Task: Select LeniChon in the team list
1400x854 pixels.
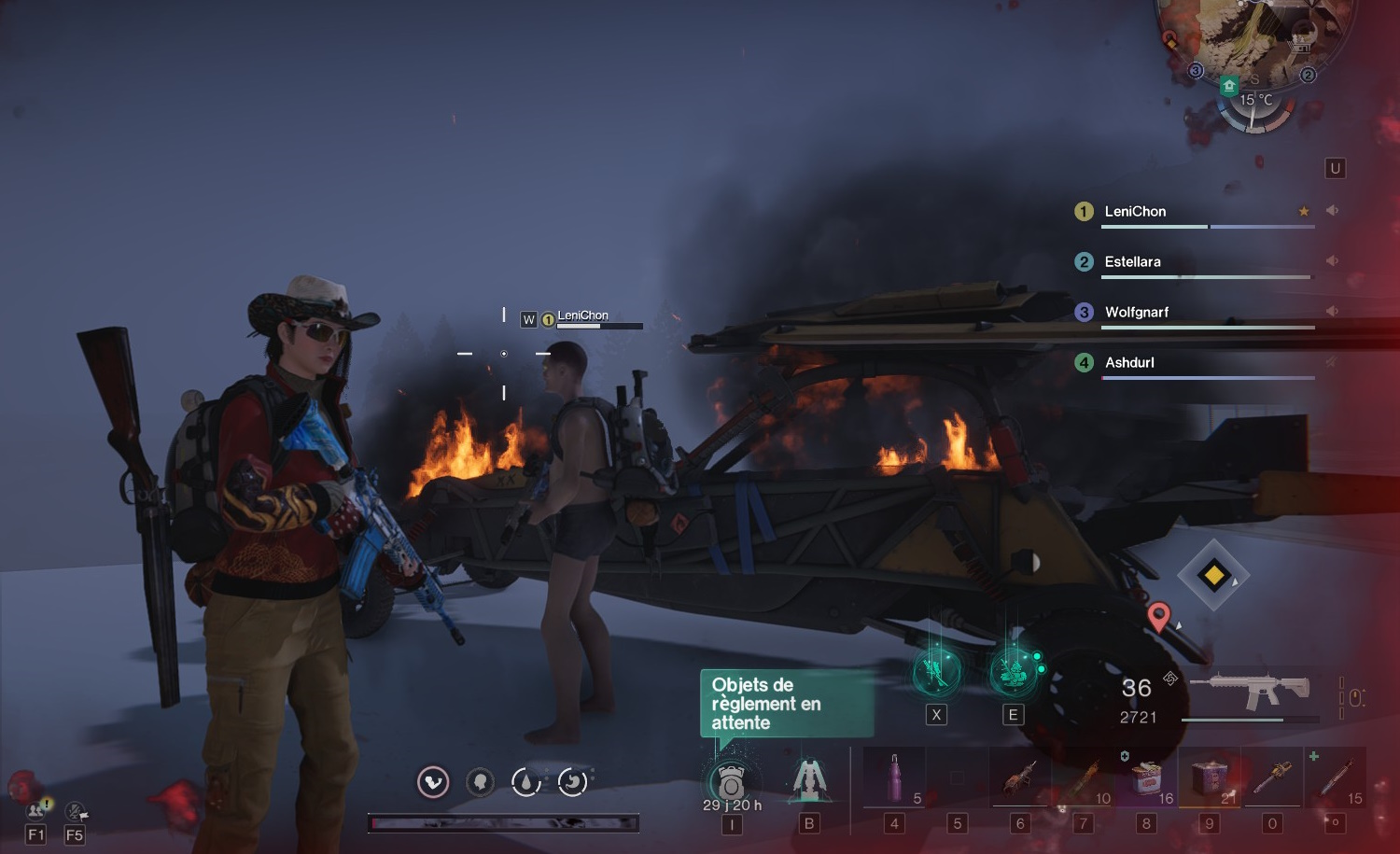Action: (x=1135, y=212)
